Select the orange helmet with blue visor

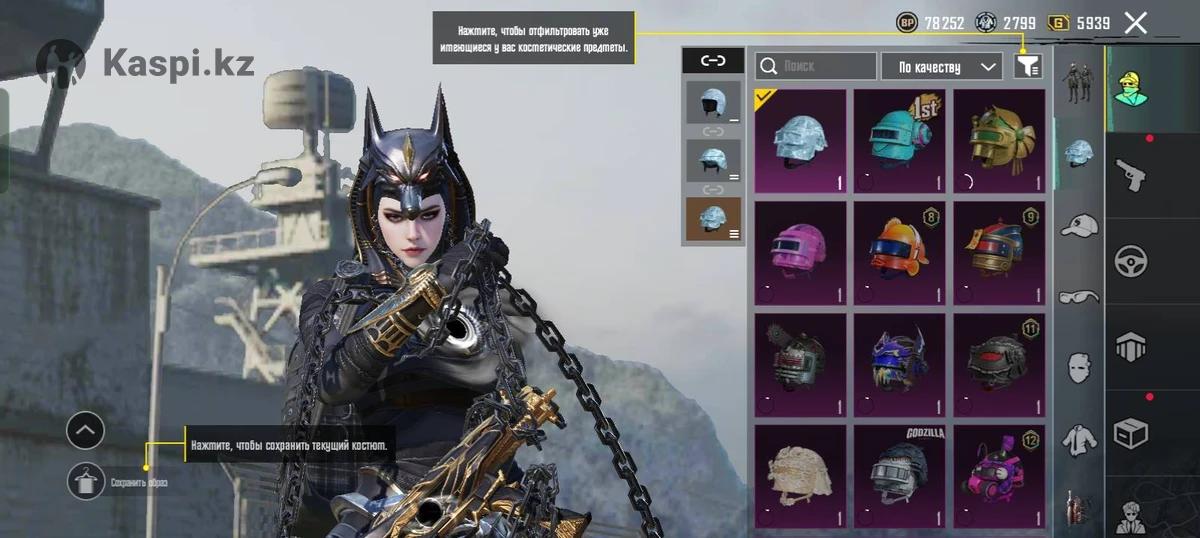(x=899, y=253)
